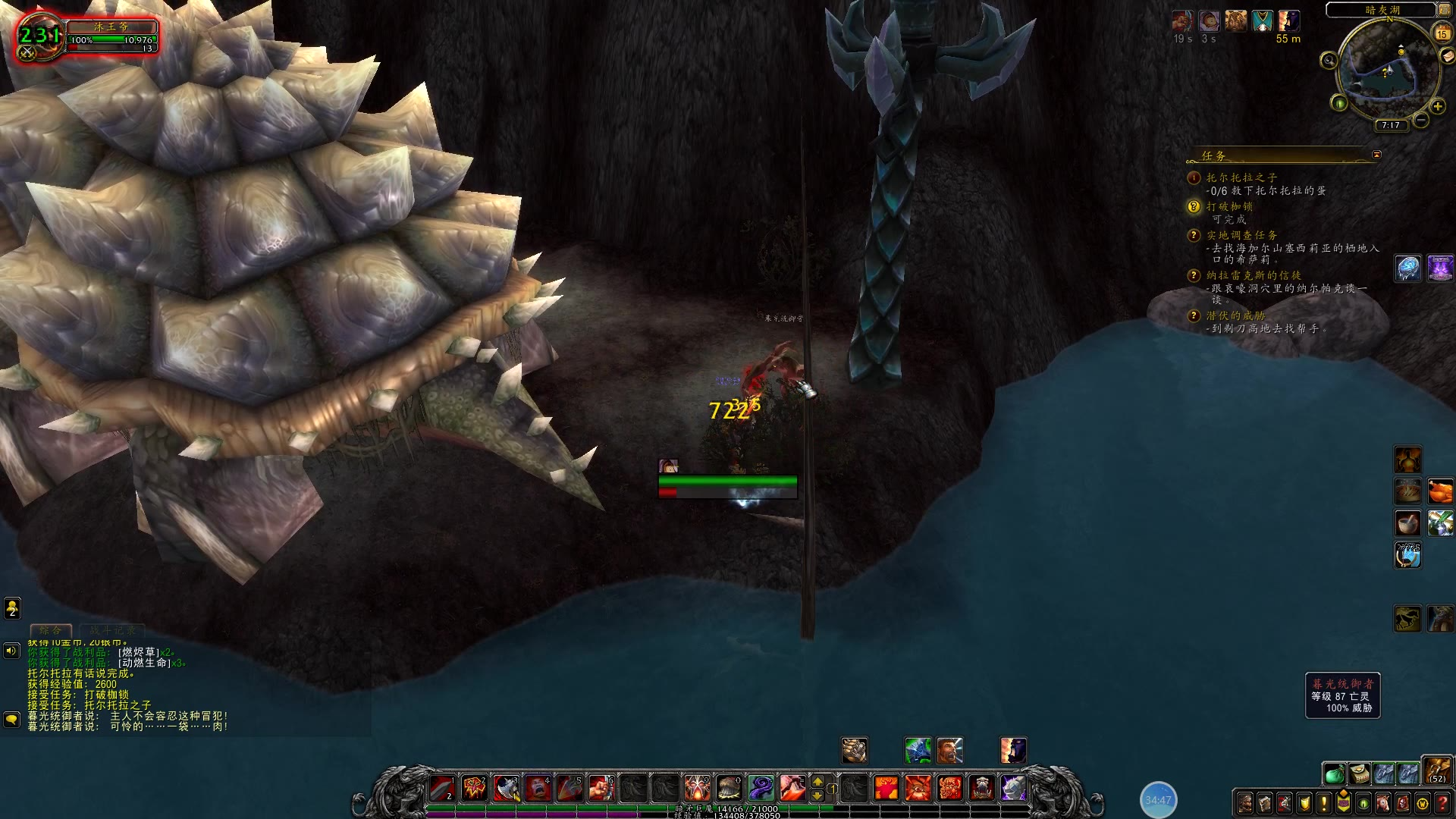Viewport: 1456px width, 819px height.
Task: Click the minimap tracking magnifier button
Action: (1329, 61)
